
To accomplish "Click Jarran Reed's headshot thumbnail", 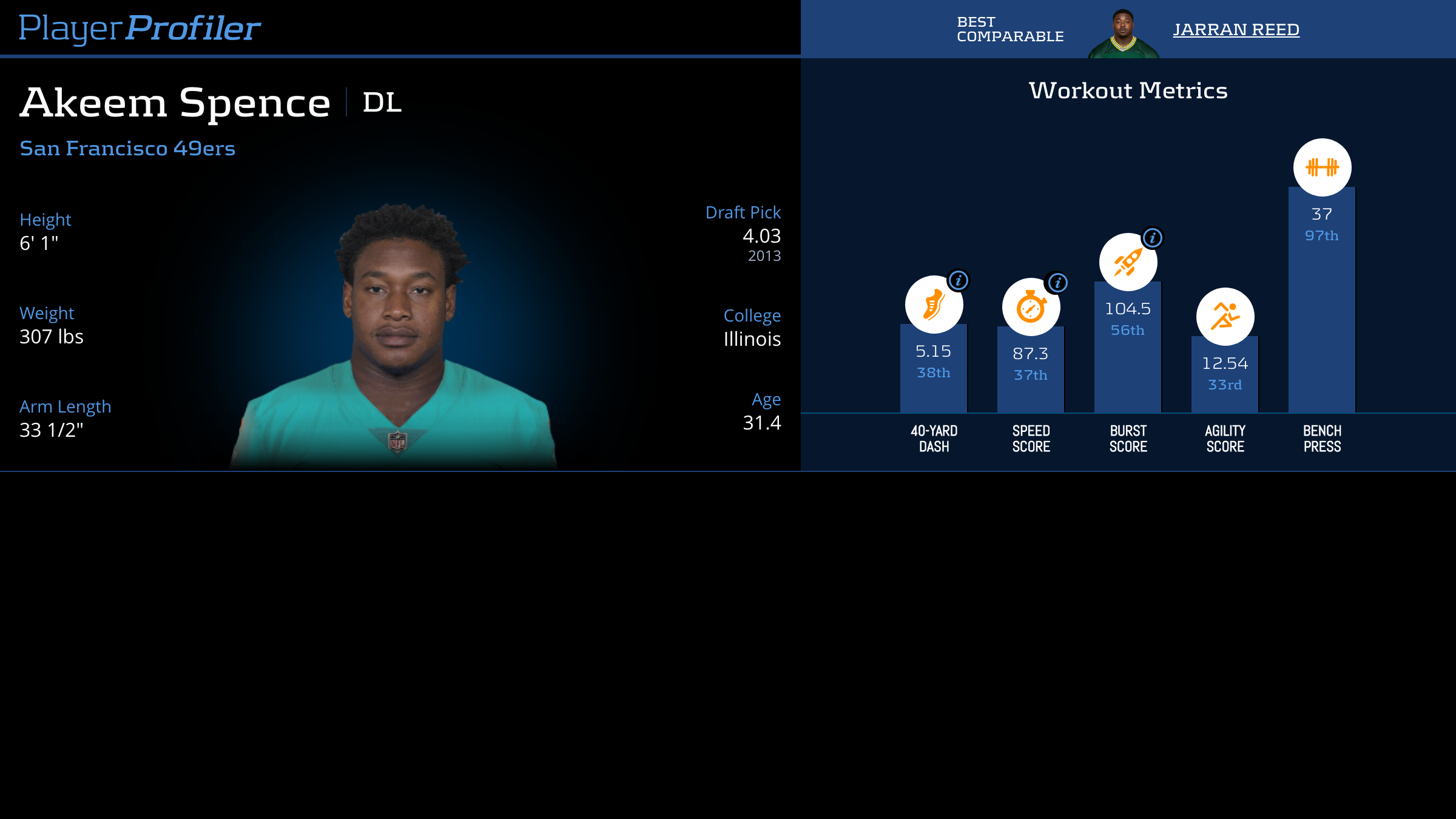I will click(x=1123, y=33).
